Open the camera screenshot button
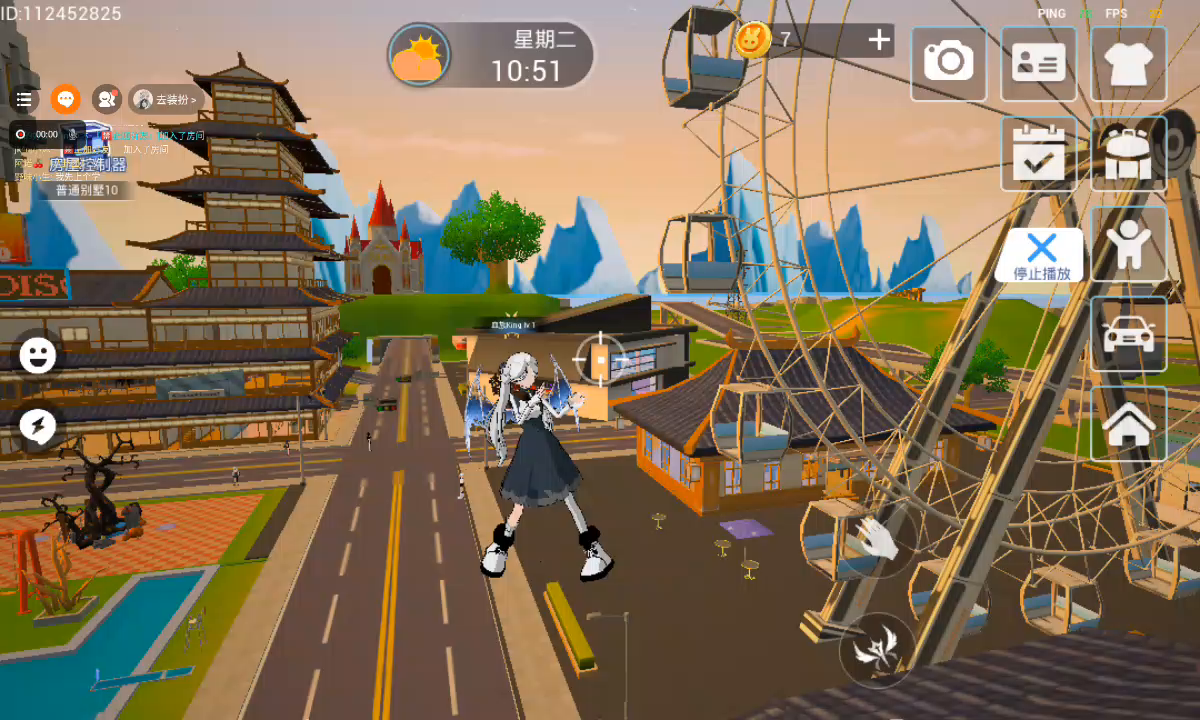 point(948,63)
